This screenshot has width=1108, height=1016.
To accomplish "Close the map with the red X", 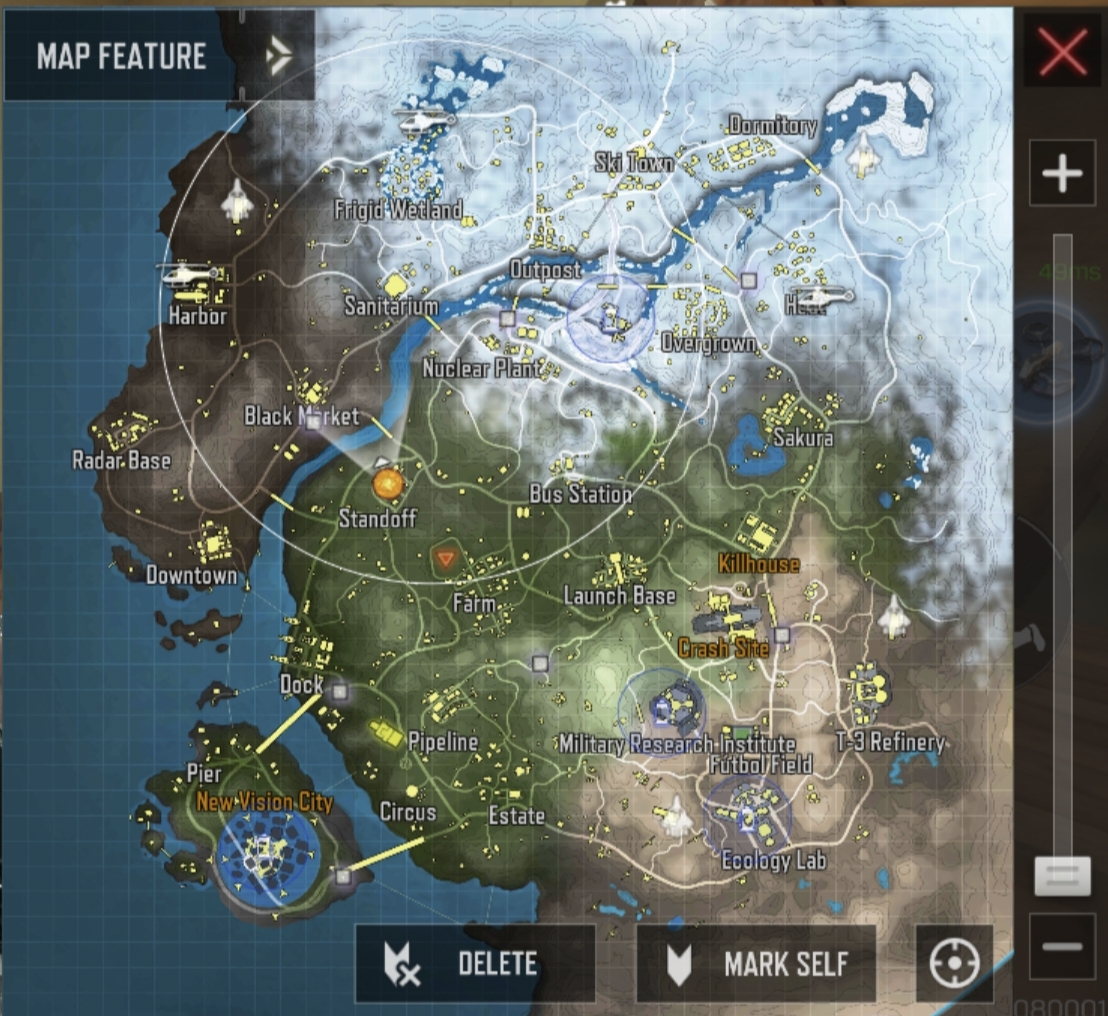I will [x=1062, y=51].
